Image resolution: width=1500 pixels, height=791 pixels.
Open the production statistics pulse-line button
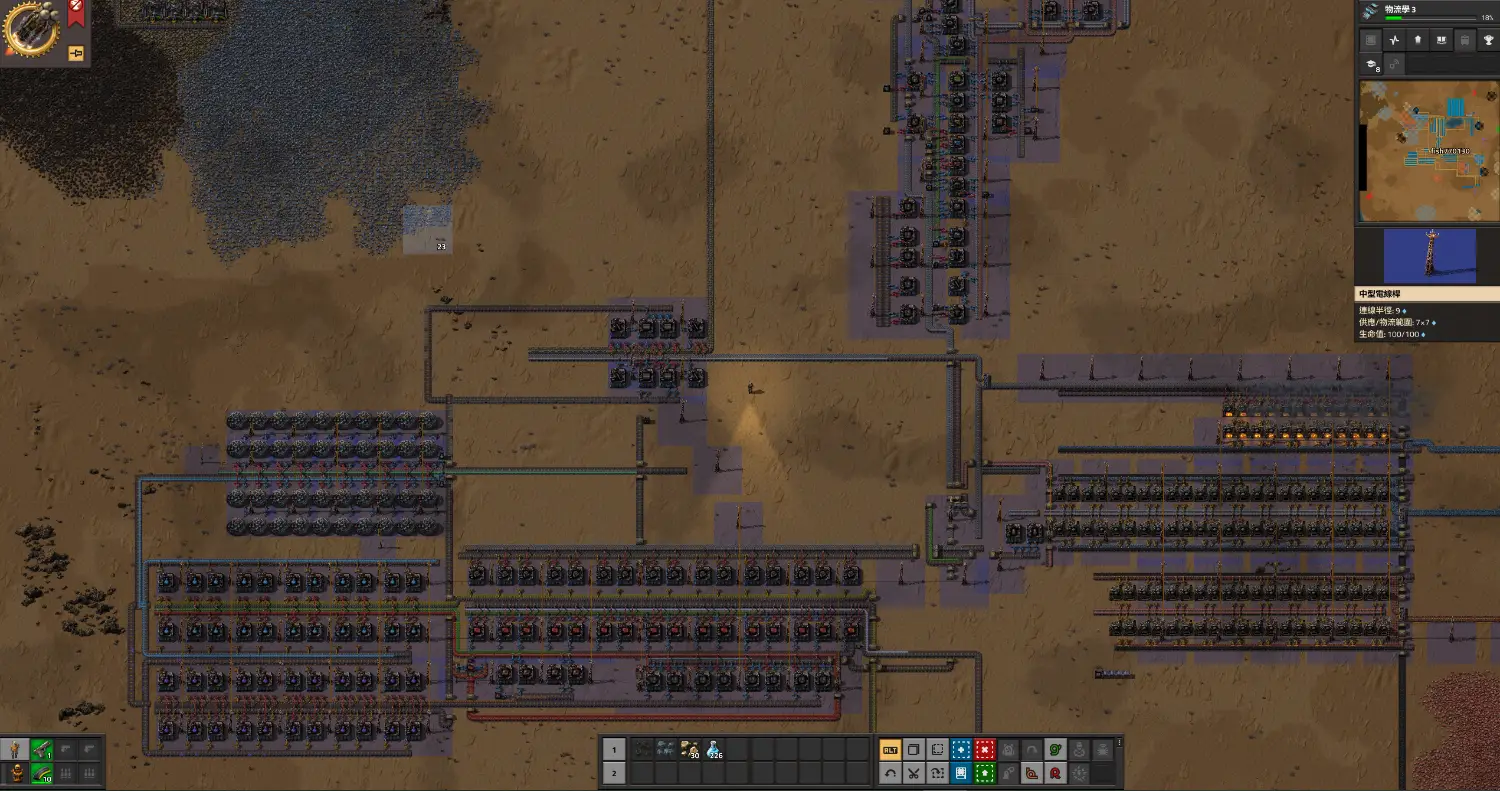pos(1394,40)
